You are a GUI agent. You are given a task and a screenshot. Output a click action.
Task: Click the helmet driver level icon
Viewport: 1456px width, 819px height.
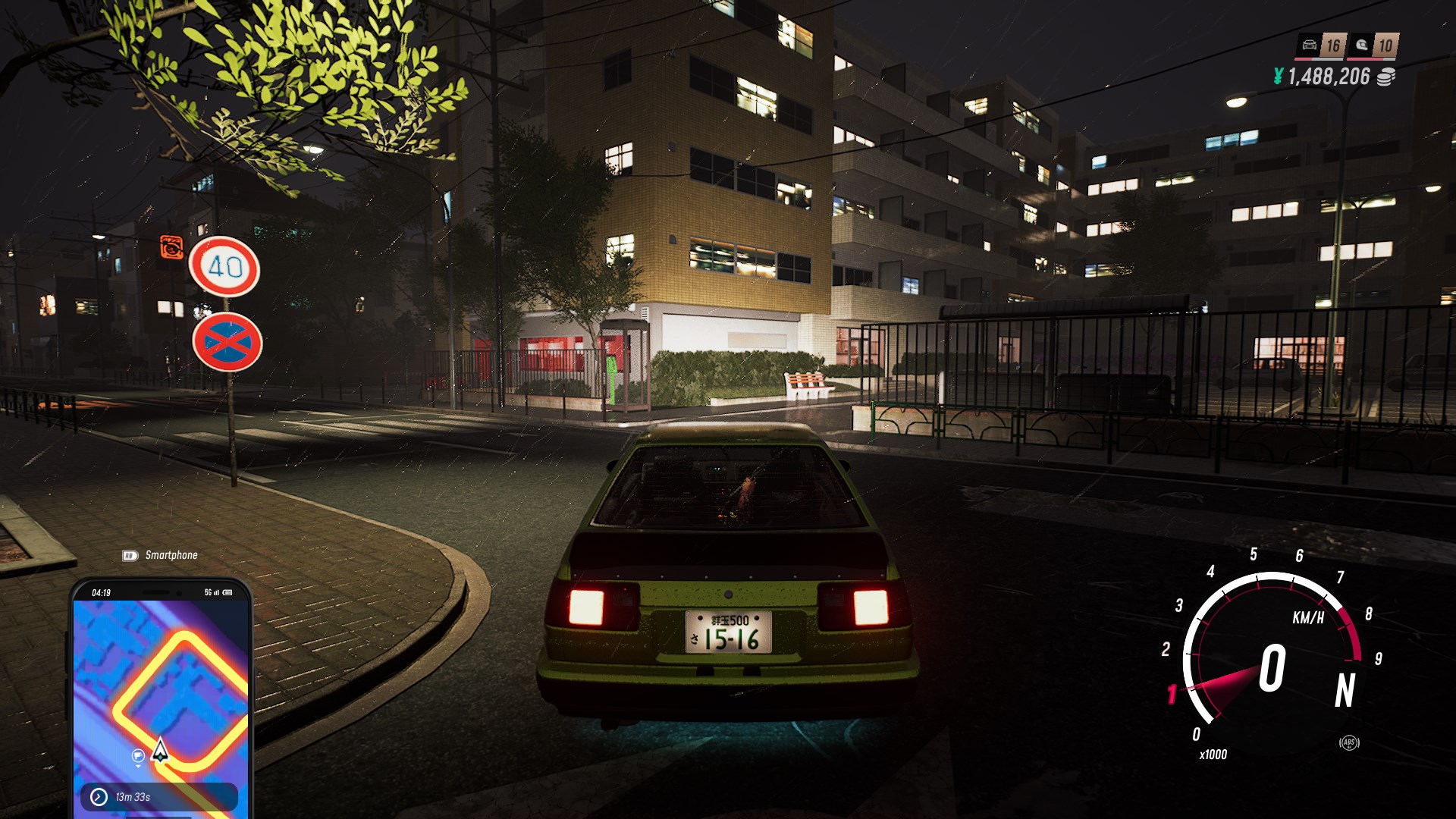[x=1362, y=45]
